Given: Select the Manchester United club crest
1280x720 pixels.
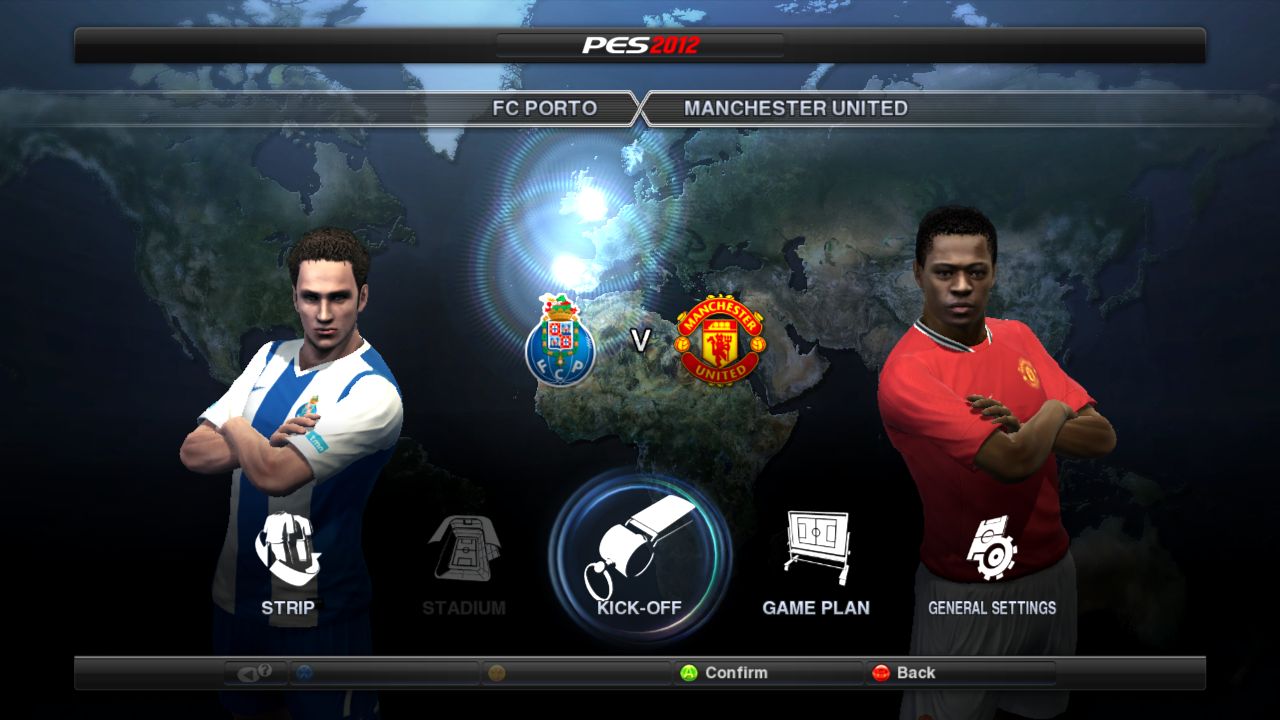Looking at the screenshot, I should click(x=720, y=341).
